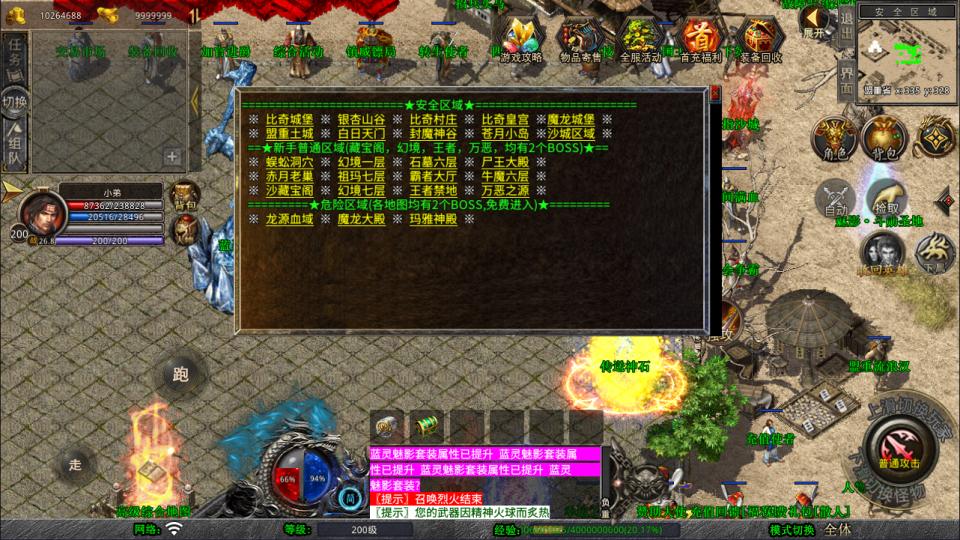
Task: Open the 装备回收 equipment recycle chest
Action: tap(760, 41)
